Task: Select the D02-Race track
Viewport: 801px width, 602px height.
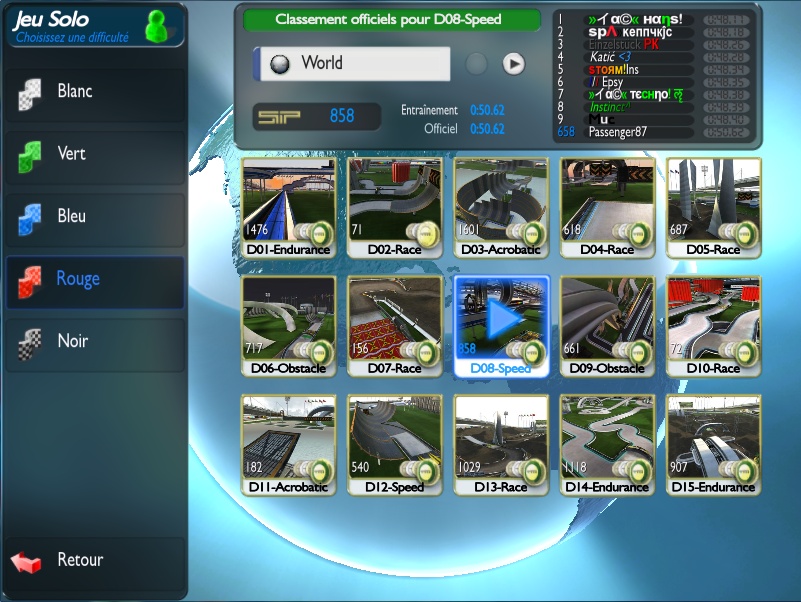Action: point(394,200)
